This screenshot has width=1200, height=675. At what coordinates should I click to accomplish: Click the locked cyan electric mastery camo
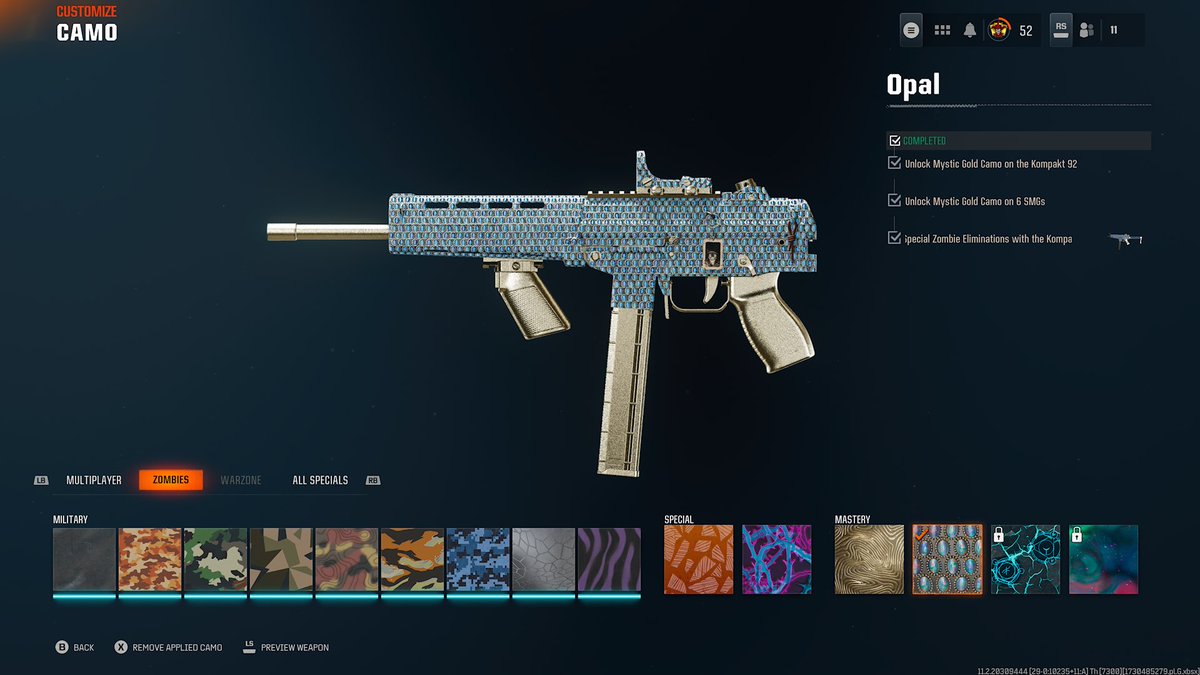pyautogui.click(x=1025, y=560)
